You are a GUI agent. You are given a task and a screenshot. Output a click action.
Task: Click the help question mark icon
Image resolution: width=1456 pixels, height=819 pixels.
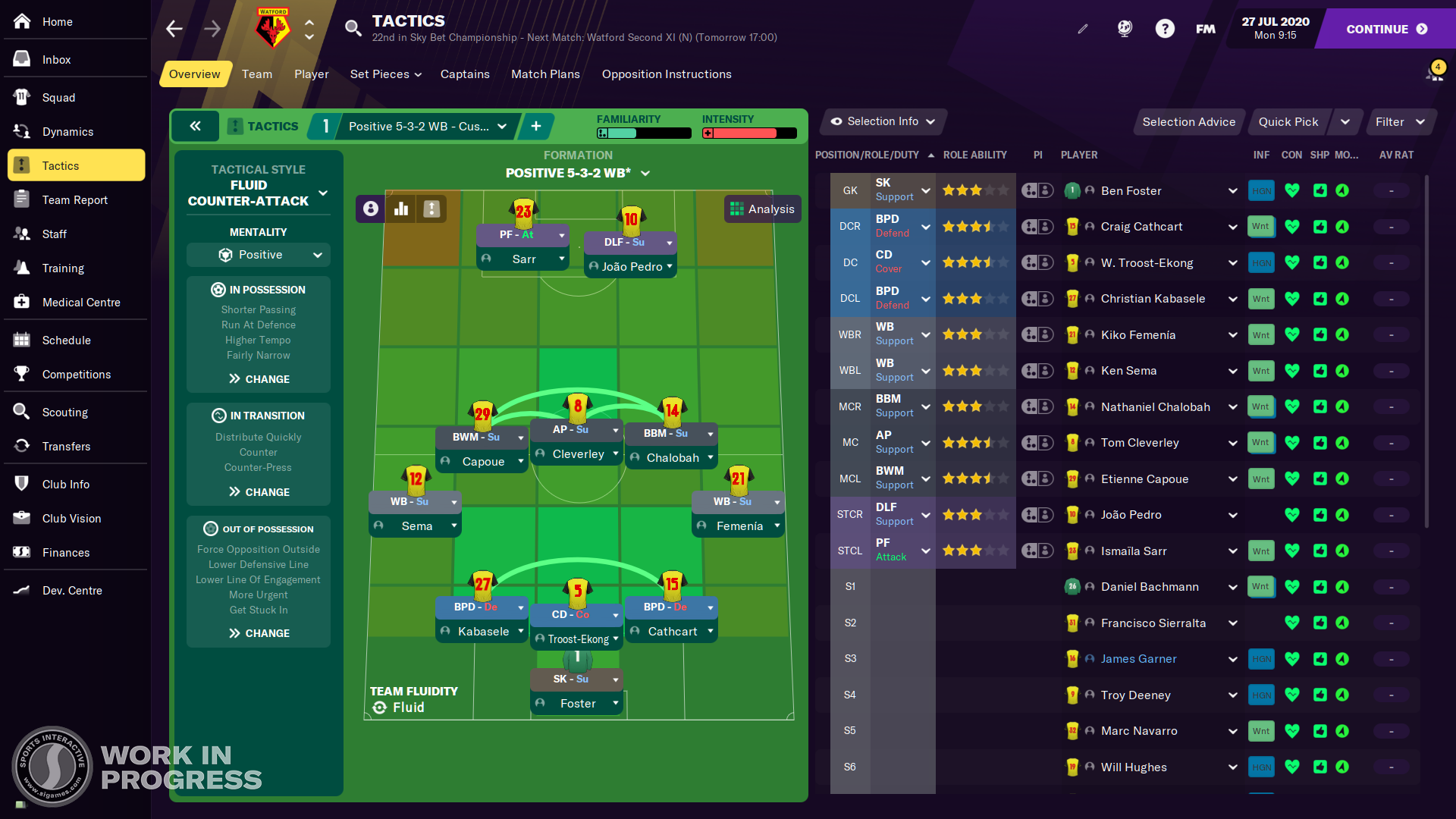(x=1166, y=28)
